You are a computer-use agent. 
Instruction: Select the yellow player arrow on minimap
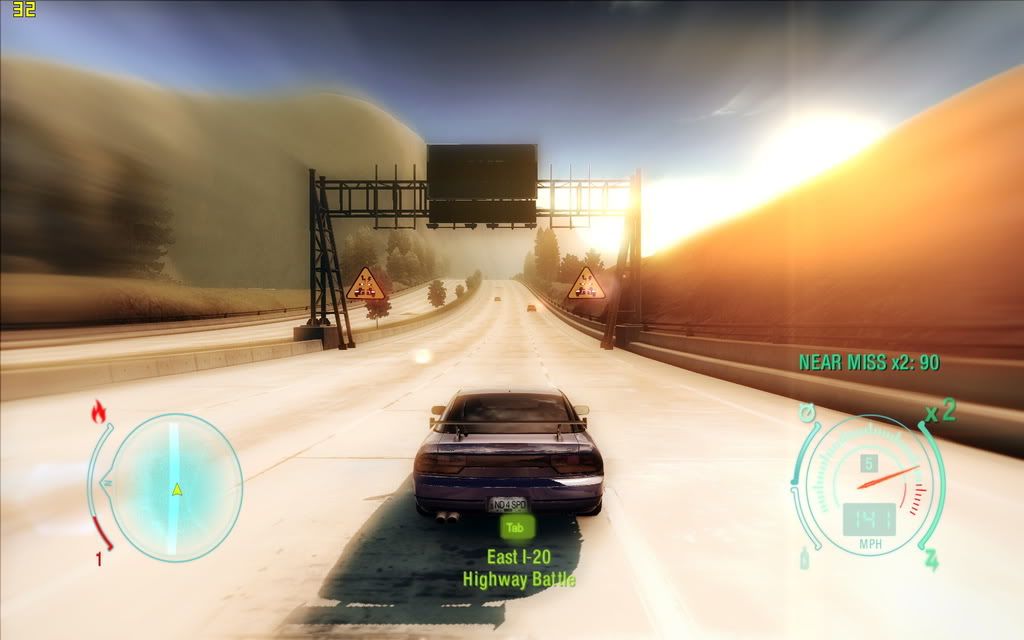(176, 489)
